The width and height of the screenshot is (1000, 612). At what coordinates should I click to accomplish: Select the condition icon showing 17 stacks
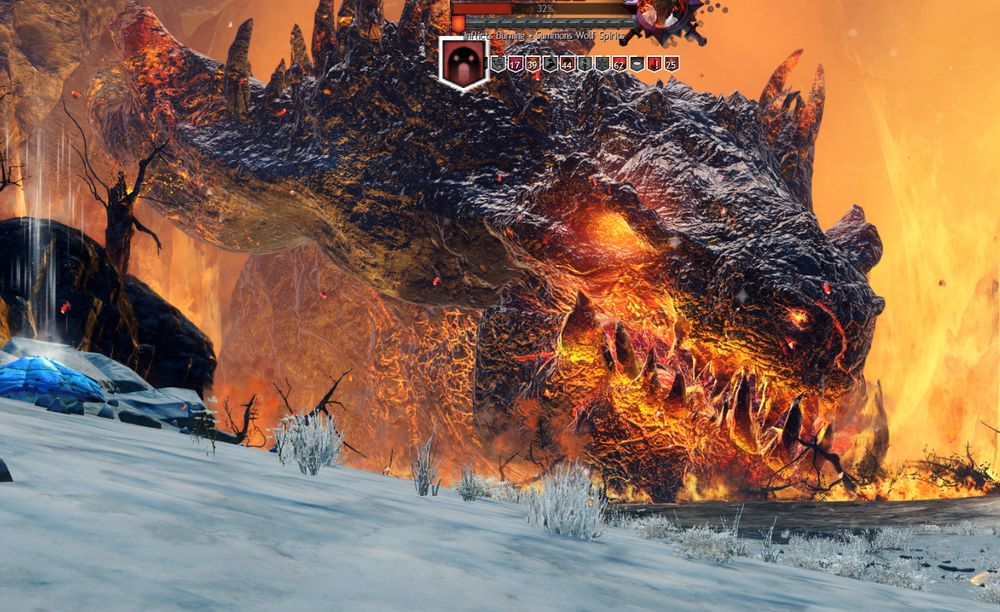tap(515, 64)
